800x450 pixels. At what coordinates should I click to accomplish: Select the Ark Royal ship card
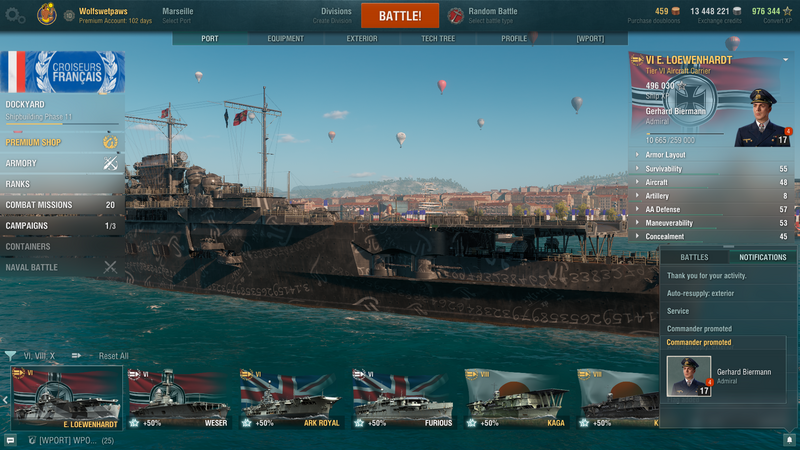293,398
